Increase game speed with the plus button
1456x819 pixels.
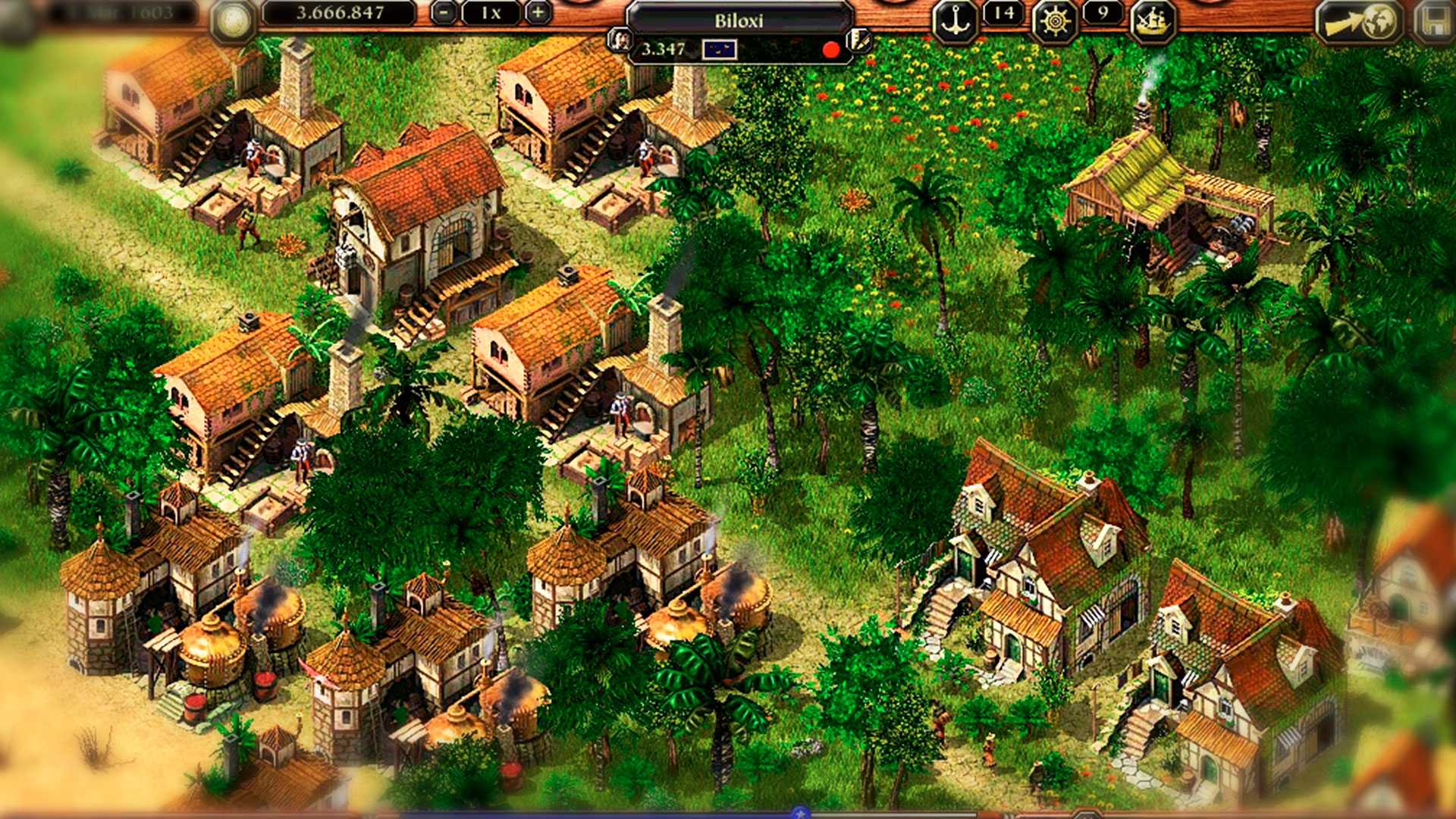pos(537,13)
